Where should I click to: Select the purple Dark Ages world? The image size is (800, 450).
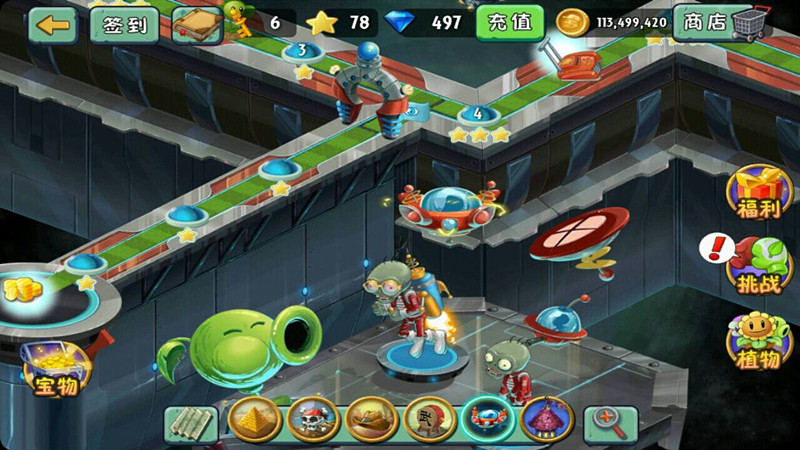click(x=547, y=420)
